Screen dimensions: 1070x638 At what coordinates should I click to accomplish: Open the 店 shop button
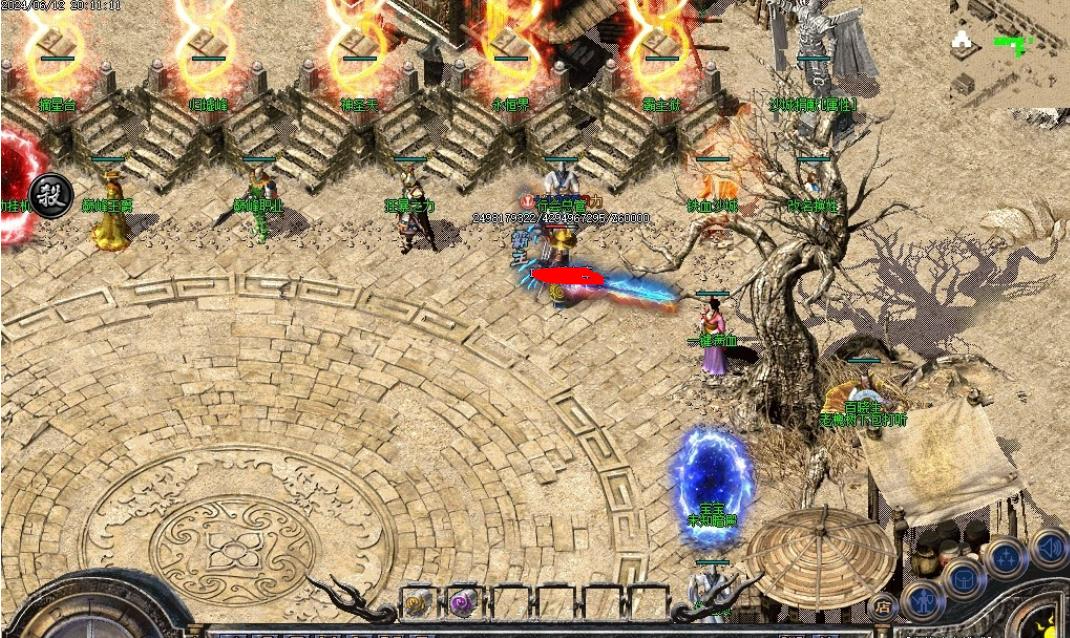pos(882,606)
